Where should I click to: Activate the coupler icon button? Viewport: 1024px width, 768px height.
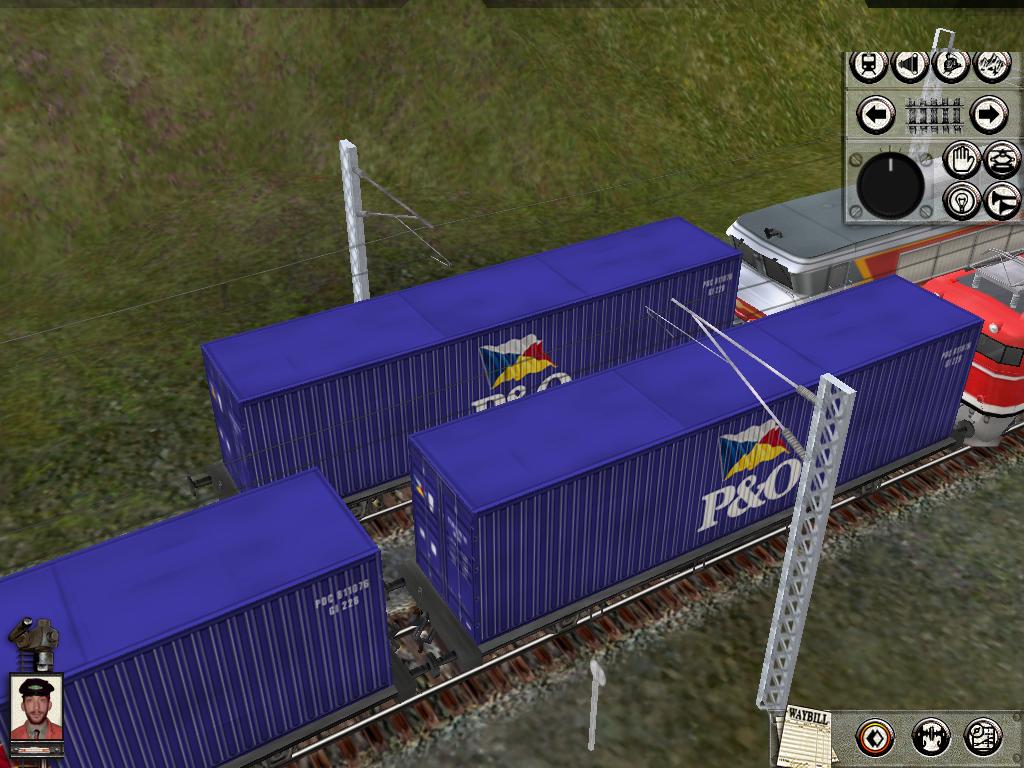pyautogui.click(x=931, y=738)
